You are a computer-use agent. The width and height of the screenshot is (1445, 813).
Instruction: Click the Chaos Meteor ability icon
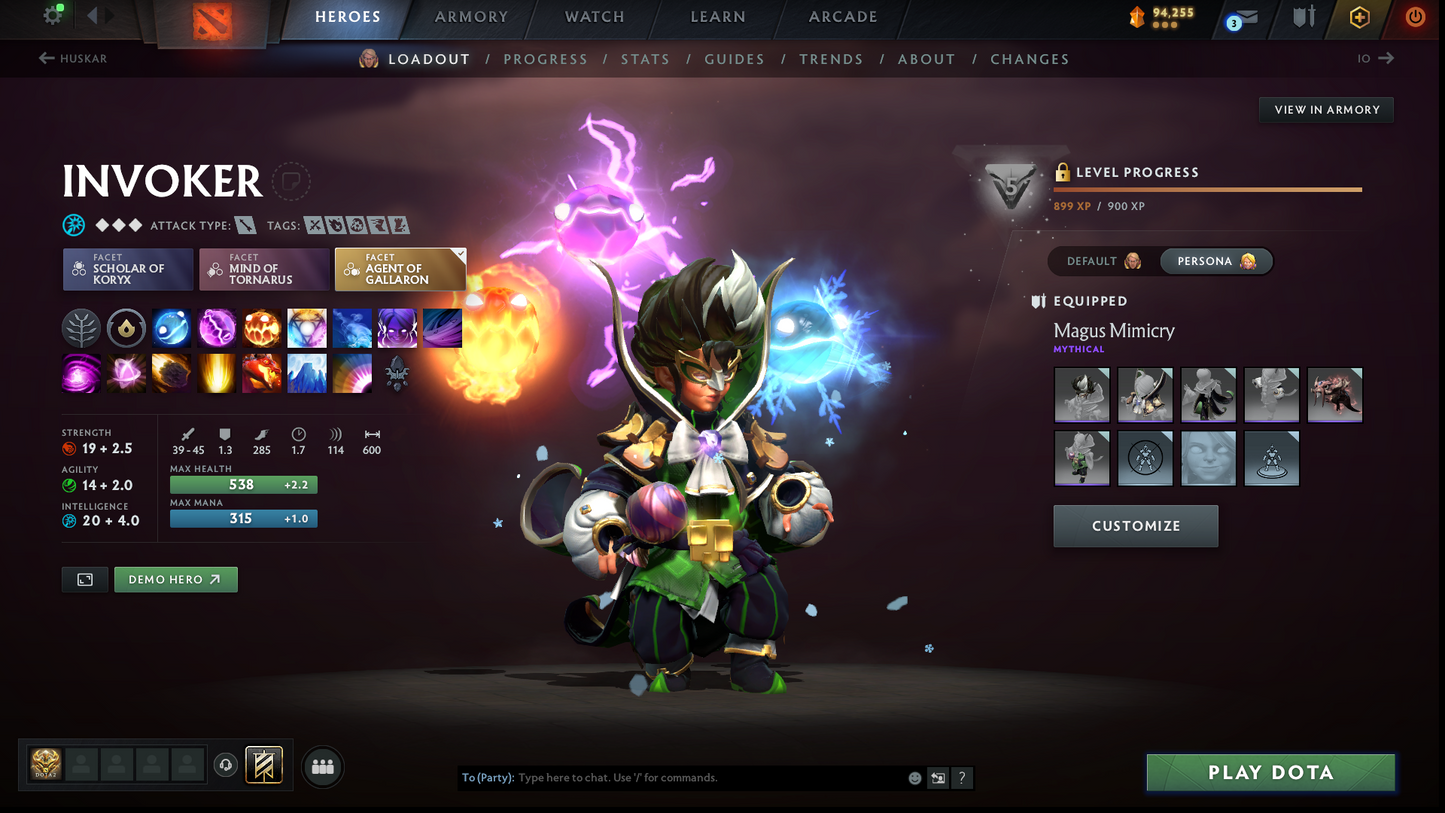[171, 373]
